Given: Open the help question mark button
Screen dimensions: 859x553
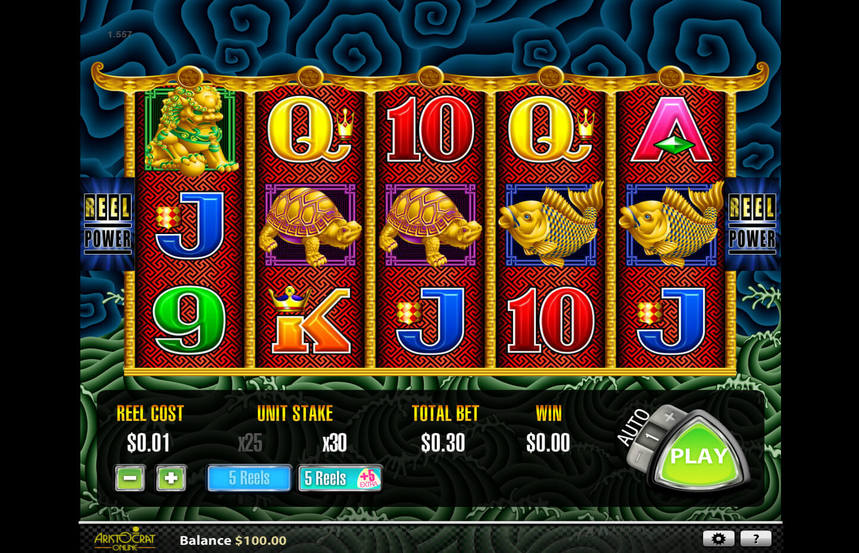Looking at the screenshot, I should 755,539.
